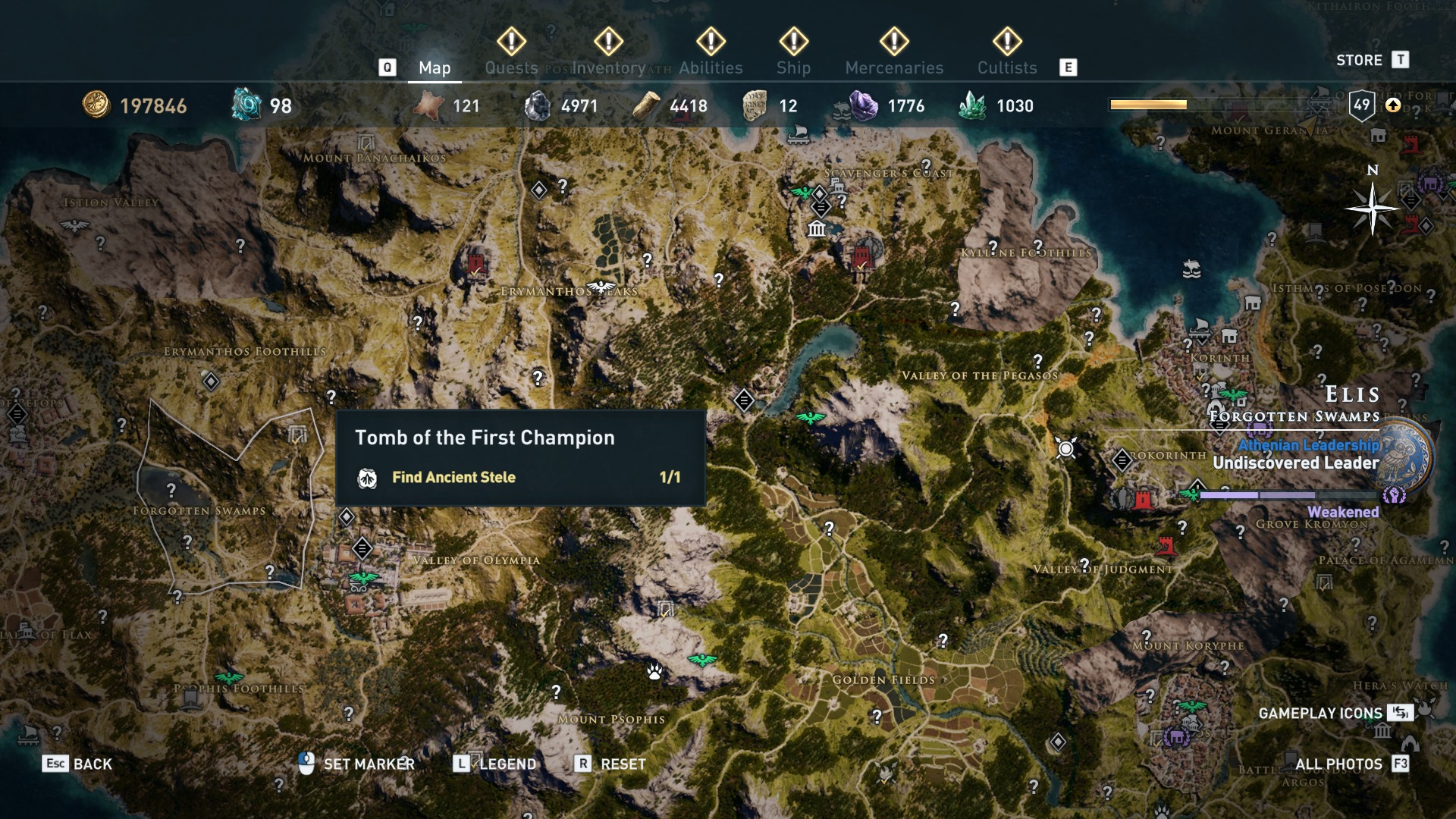Open the map Legend
The height and width of the screenshot is (819, 1456).
coord(497,764)
